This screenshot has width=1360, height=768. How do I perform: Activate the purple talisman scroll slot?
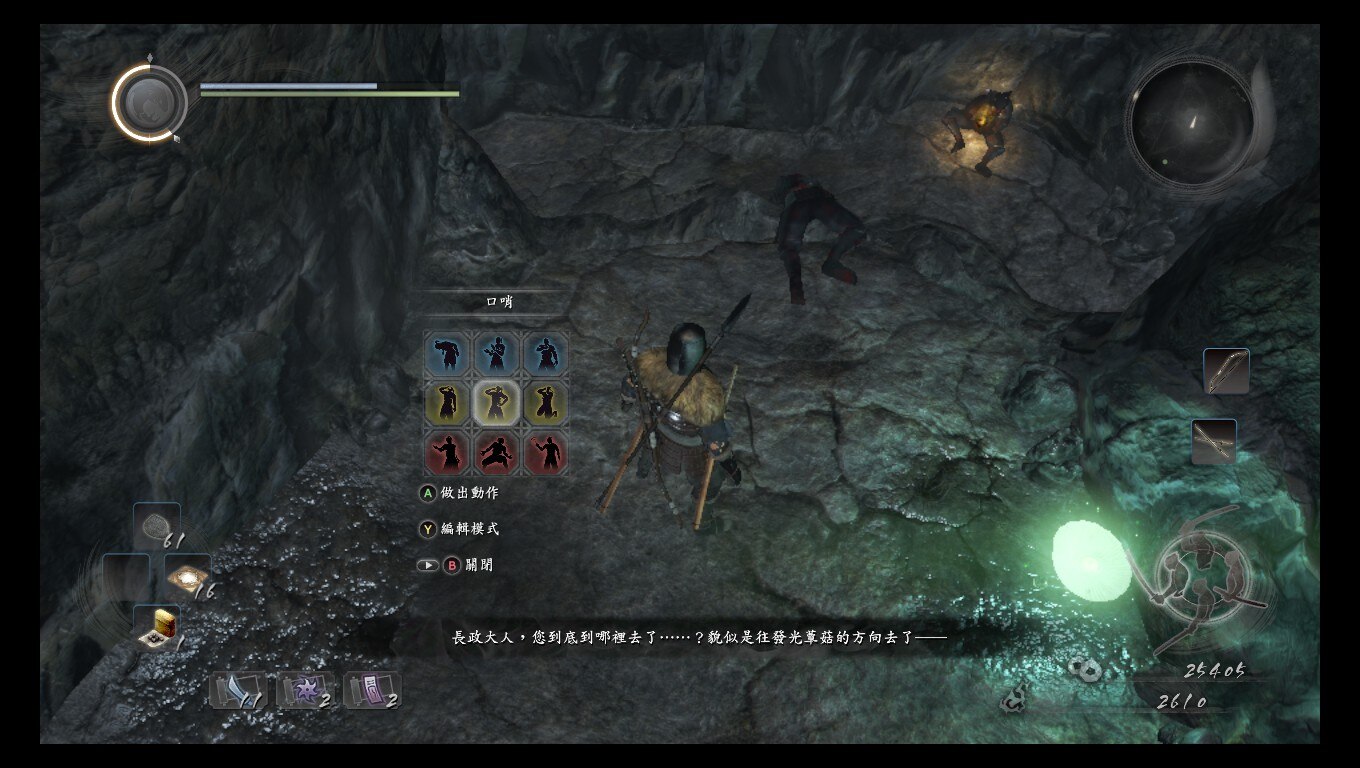click(x=372, y=690)
